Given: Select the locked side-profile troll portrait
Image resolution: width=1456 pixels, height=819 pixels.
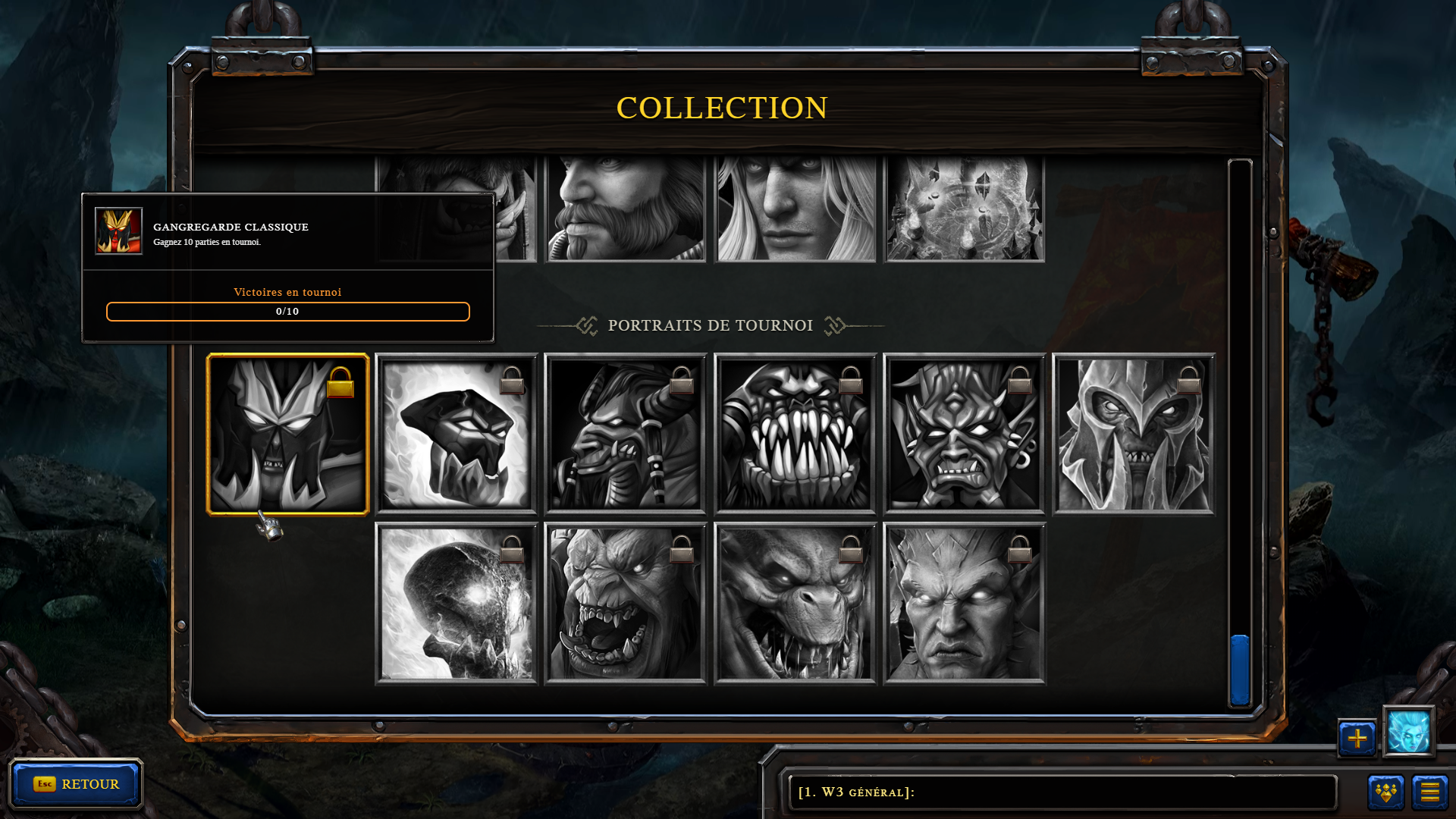Looking at the screenshot, I should [626, 435].
